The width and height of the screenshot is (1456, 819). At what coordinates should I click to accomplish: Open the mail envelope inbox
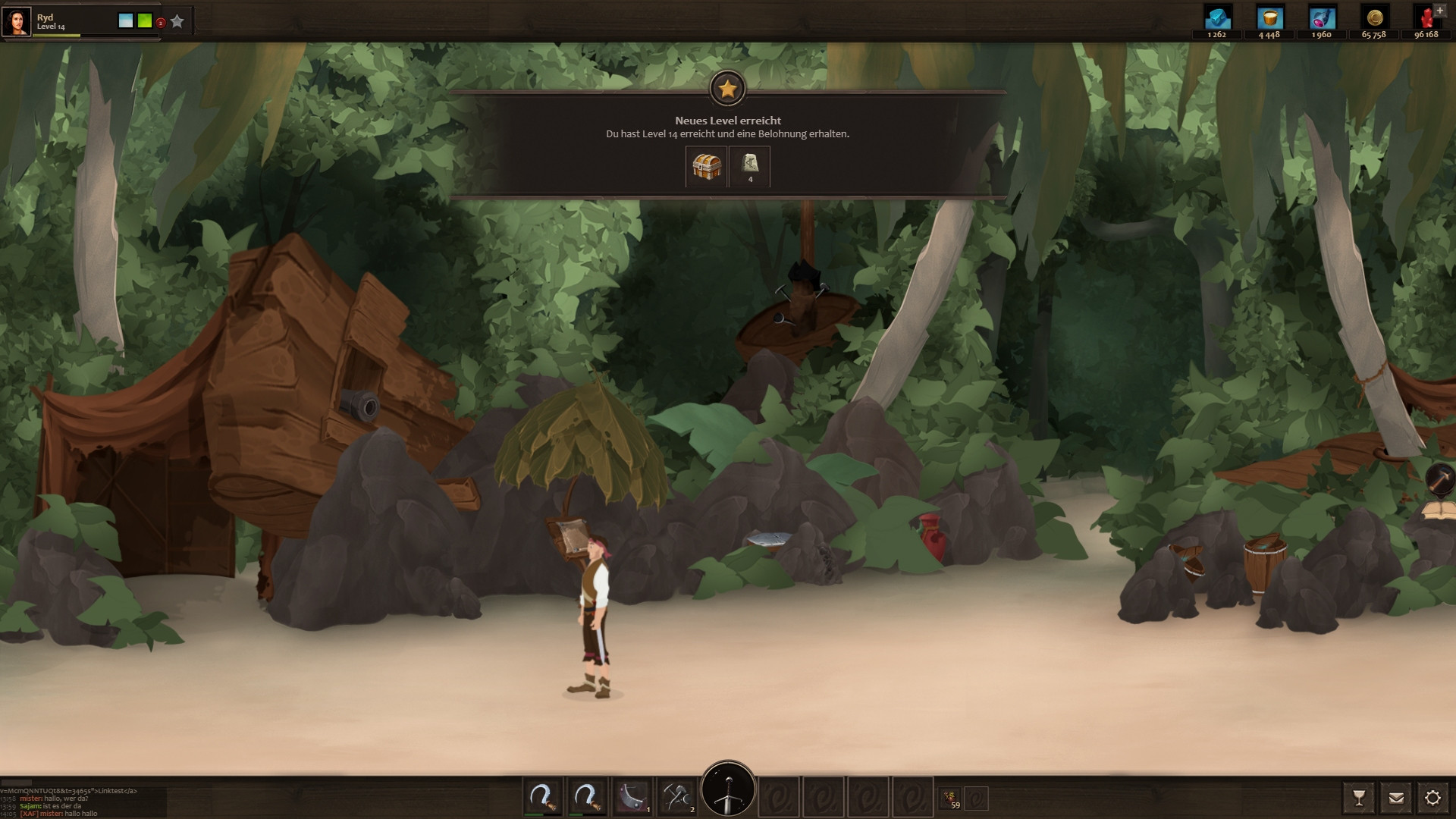pos(1396,798)
